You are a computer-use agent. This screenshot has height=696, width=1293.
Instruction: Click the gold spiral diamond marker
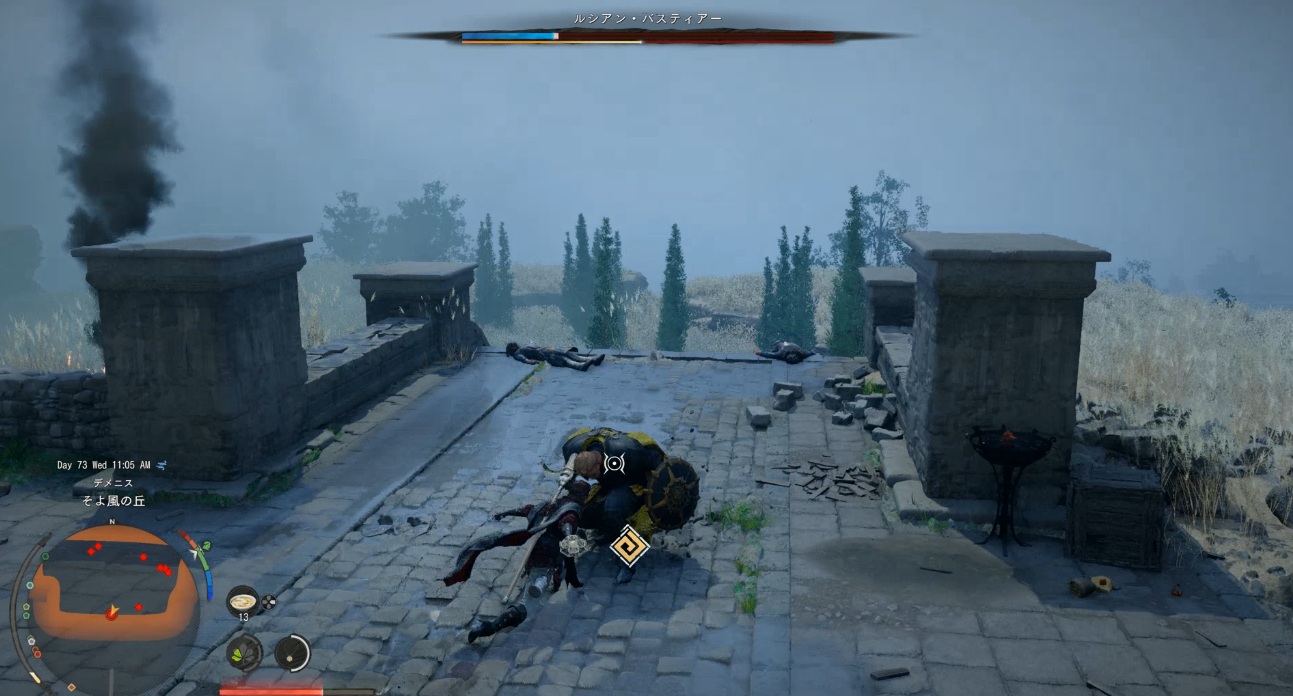629,545
